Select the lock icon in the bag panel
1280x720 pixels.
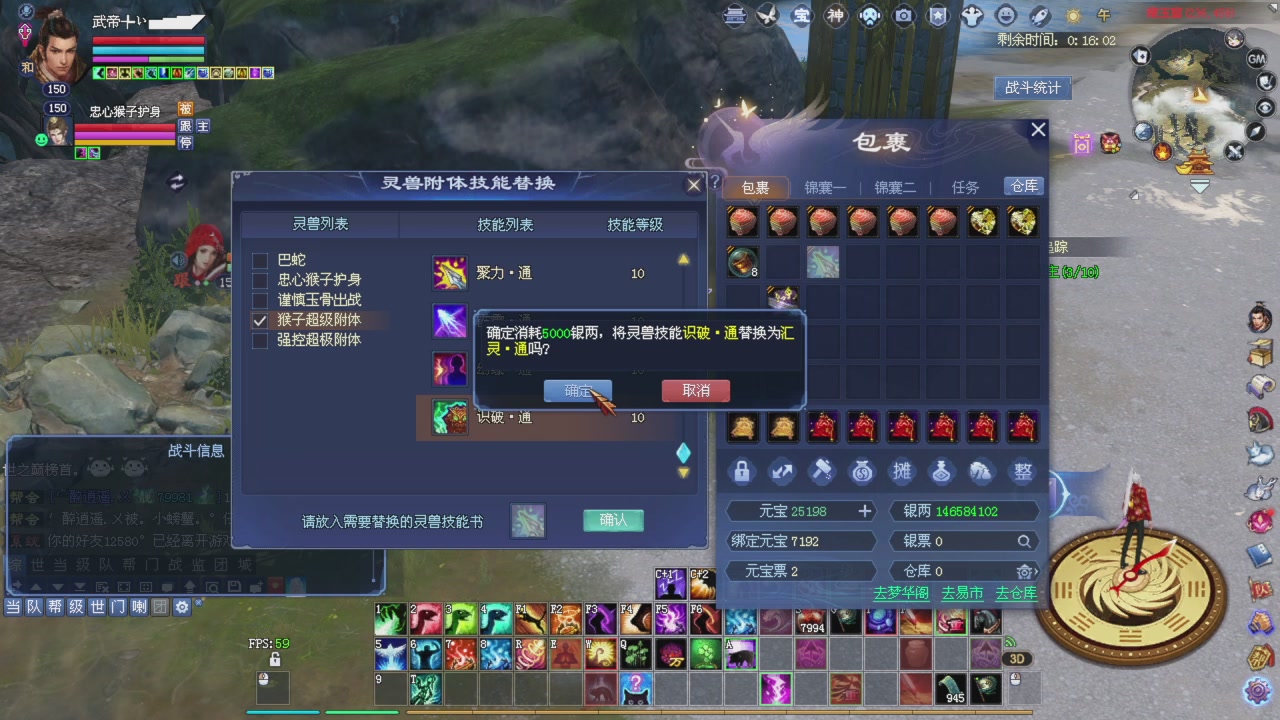click(741, 471)
